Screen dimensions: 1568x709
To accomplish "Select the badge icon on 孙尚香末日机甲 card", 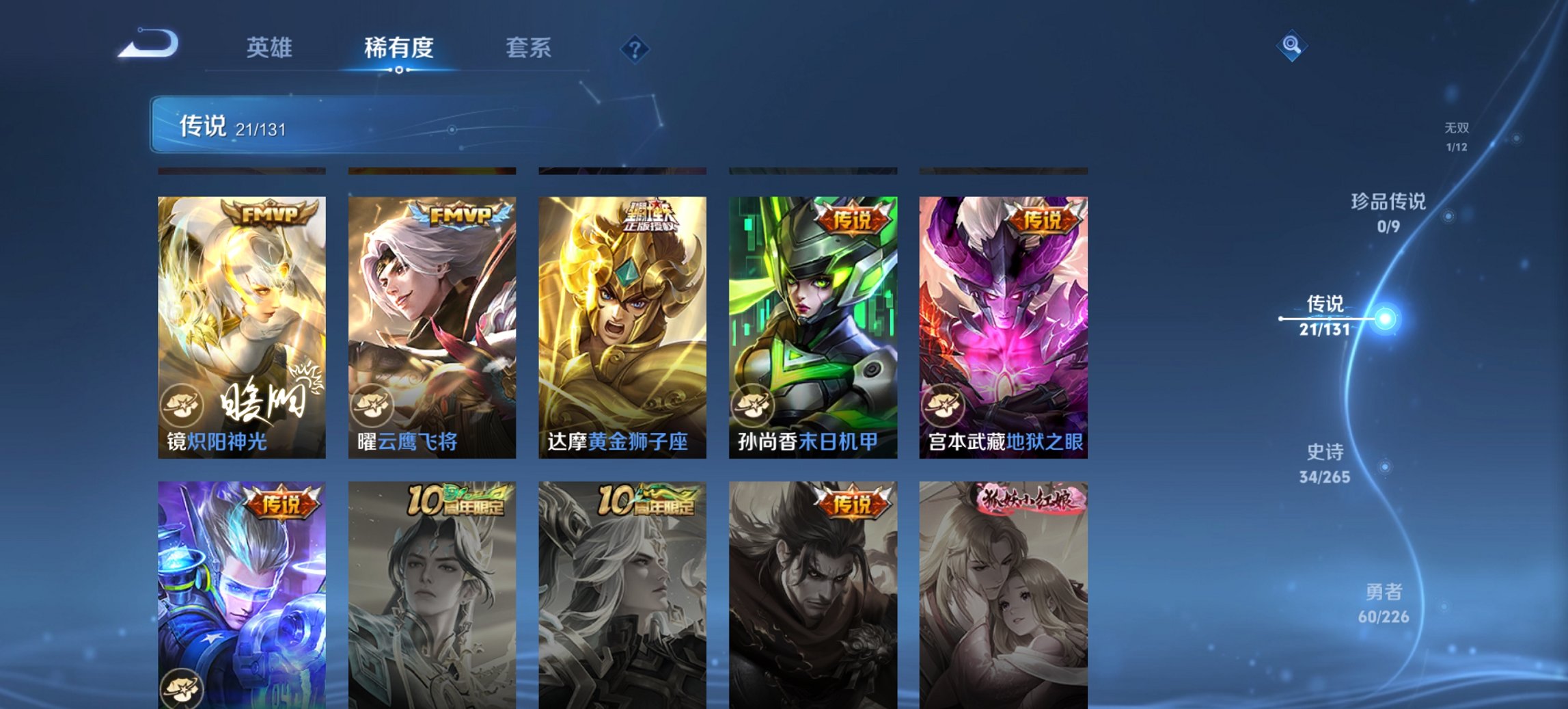I will (752, 406).
